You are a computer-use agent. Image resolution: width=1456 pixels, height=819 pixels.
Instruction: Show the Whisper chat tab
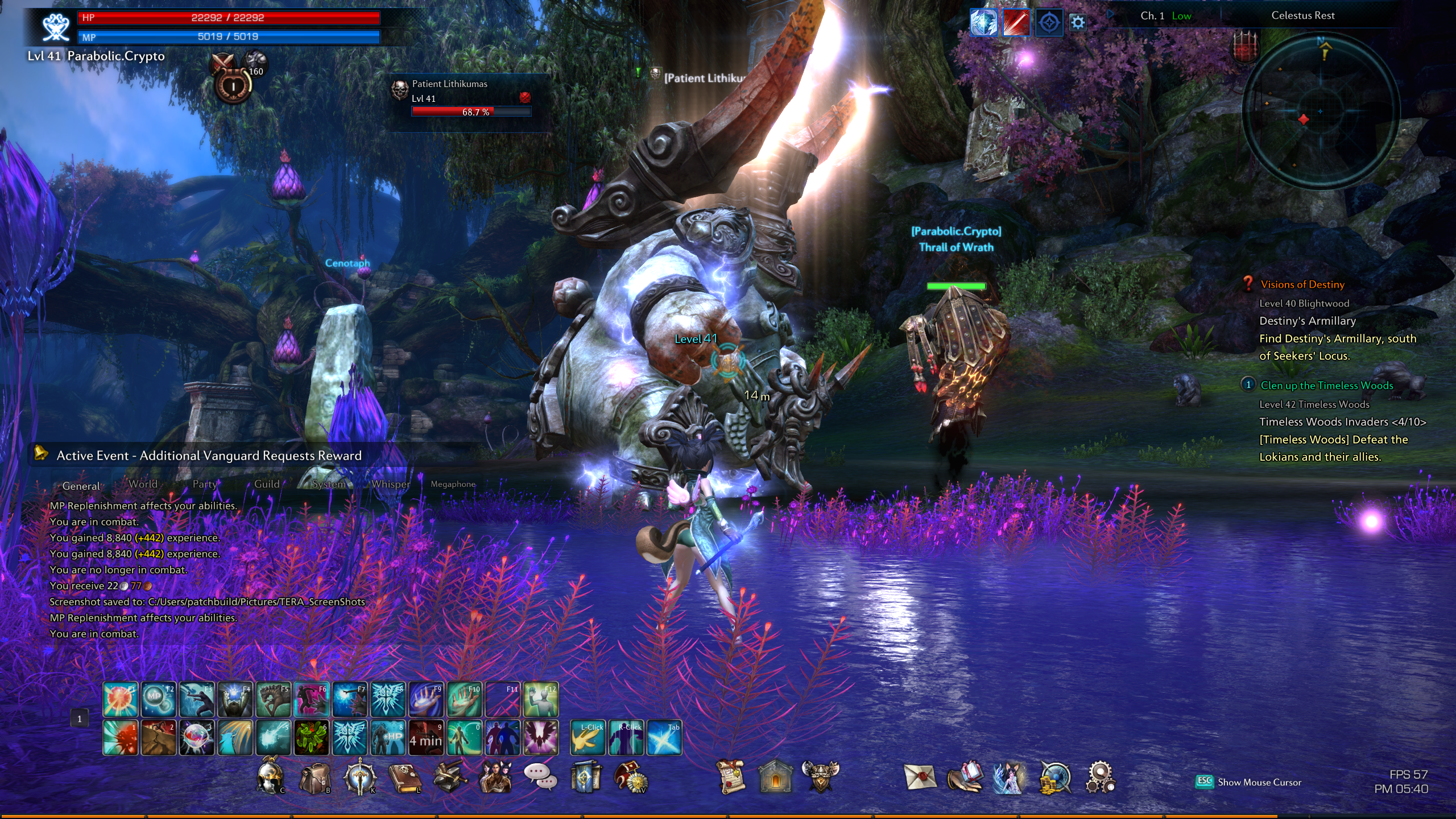[391, 484]
